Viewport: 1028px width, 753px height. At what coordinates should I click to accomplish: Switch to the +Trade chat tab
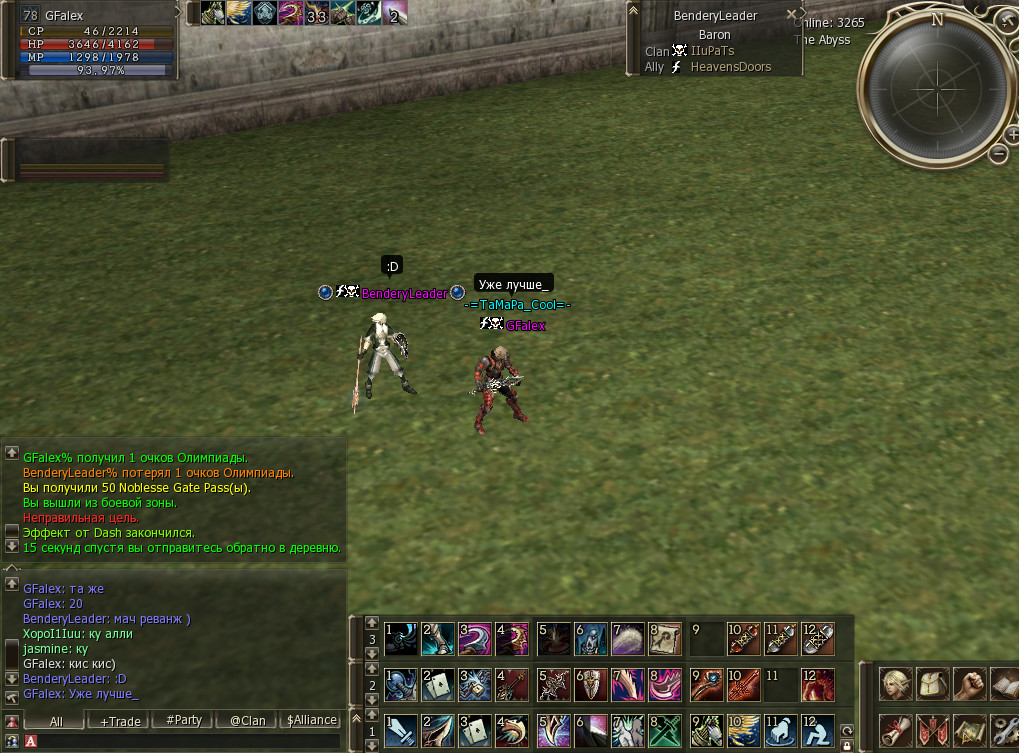[116, 720]
